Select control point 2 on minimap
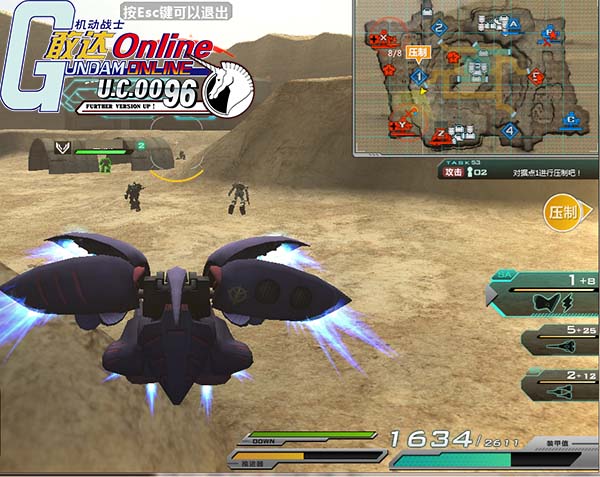This screenshot has height=477, width=600. [x=439, y=27]
